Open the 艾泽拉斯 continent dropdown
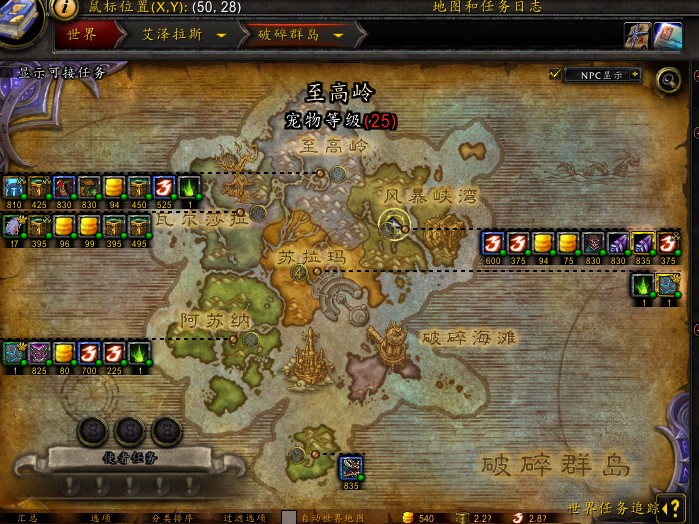 point(219,35)
